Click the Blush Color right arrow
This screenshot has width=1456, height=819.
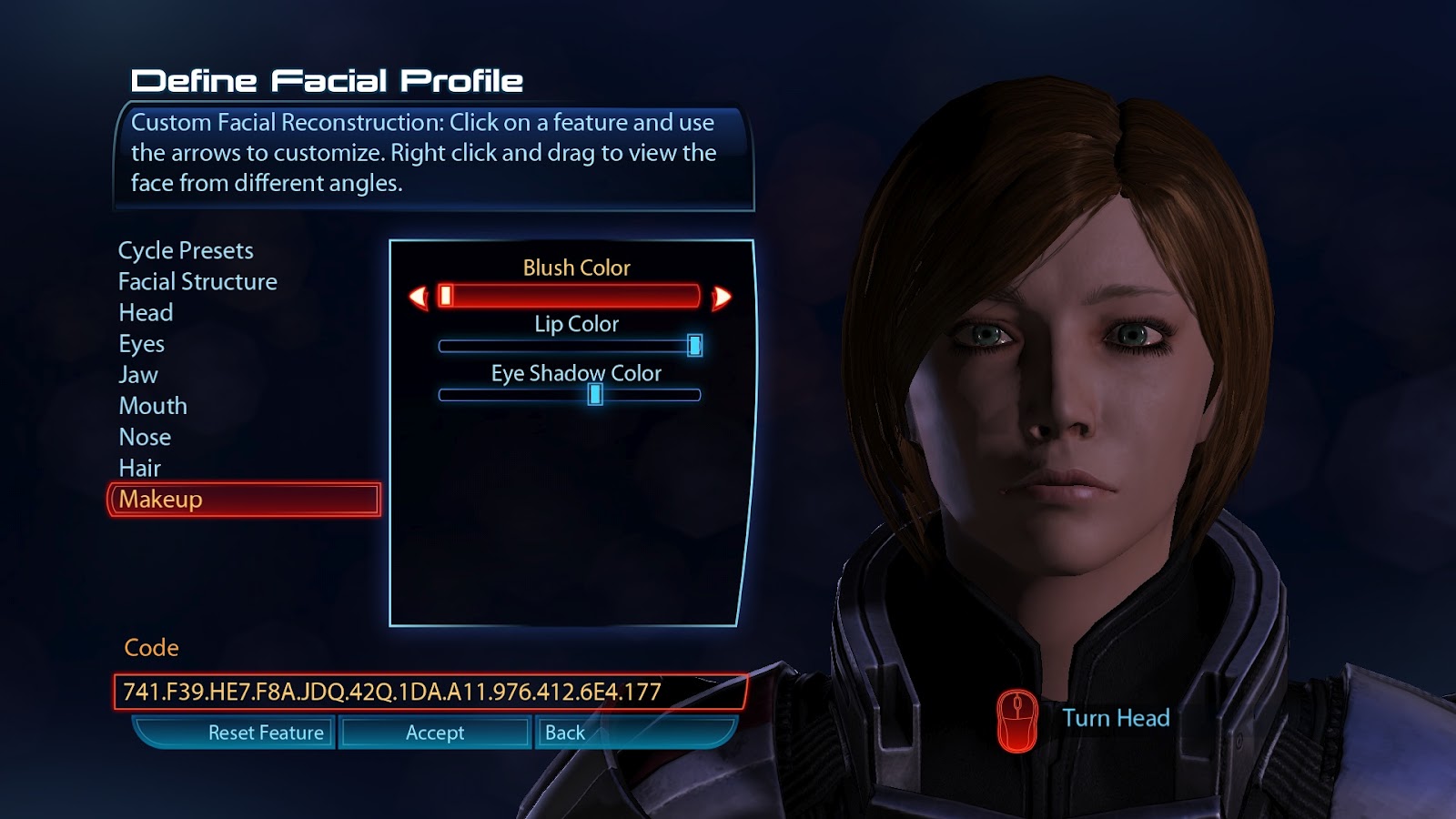click(x=722, y=297)
